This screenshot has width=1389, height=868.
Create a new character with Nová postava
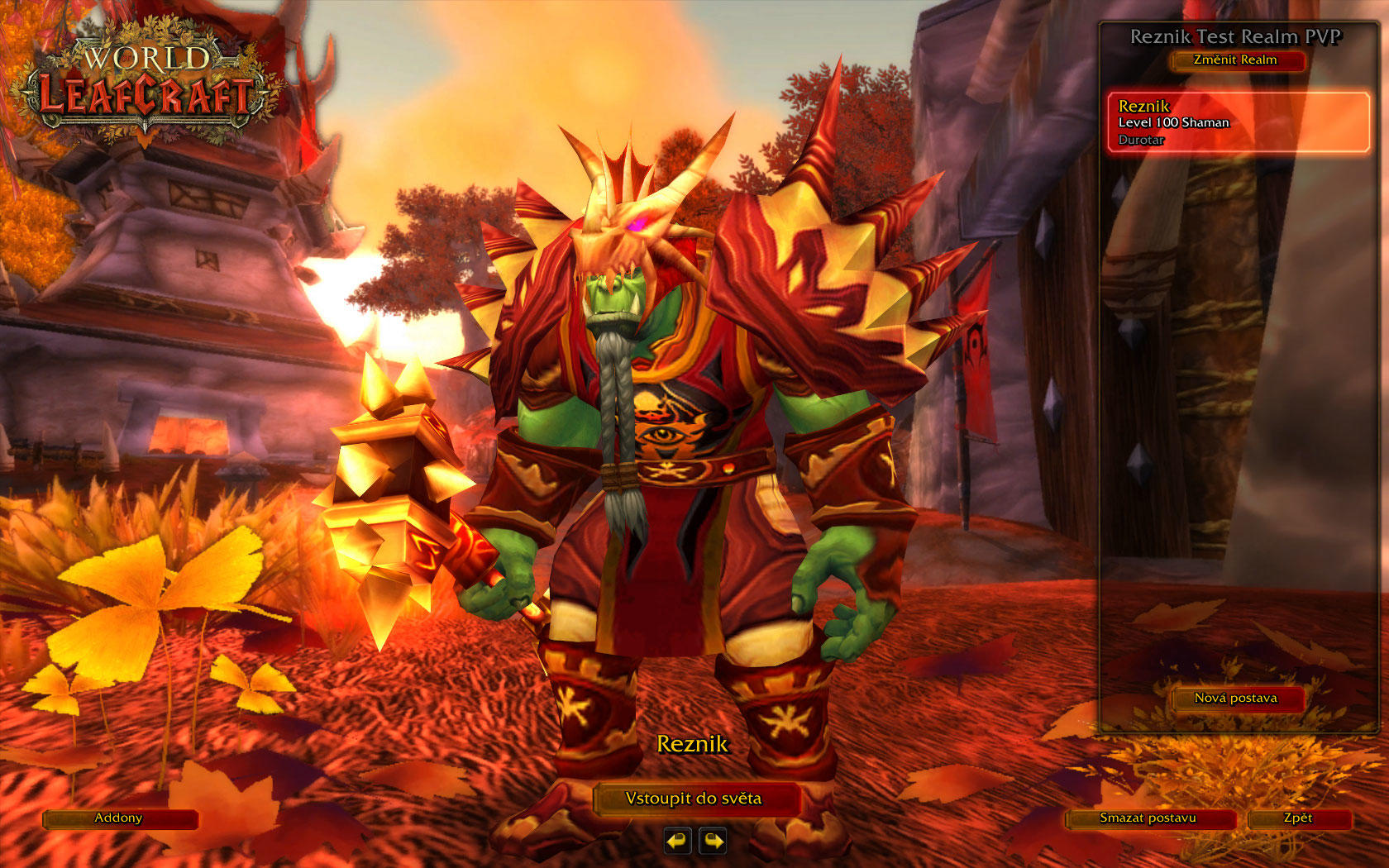[1235, 699]
